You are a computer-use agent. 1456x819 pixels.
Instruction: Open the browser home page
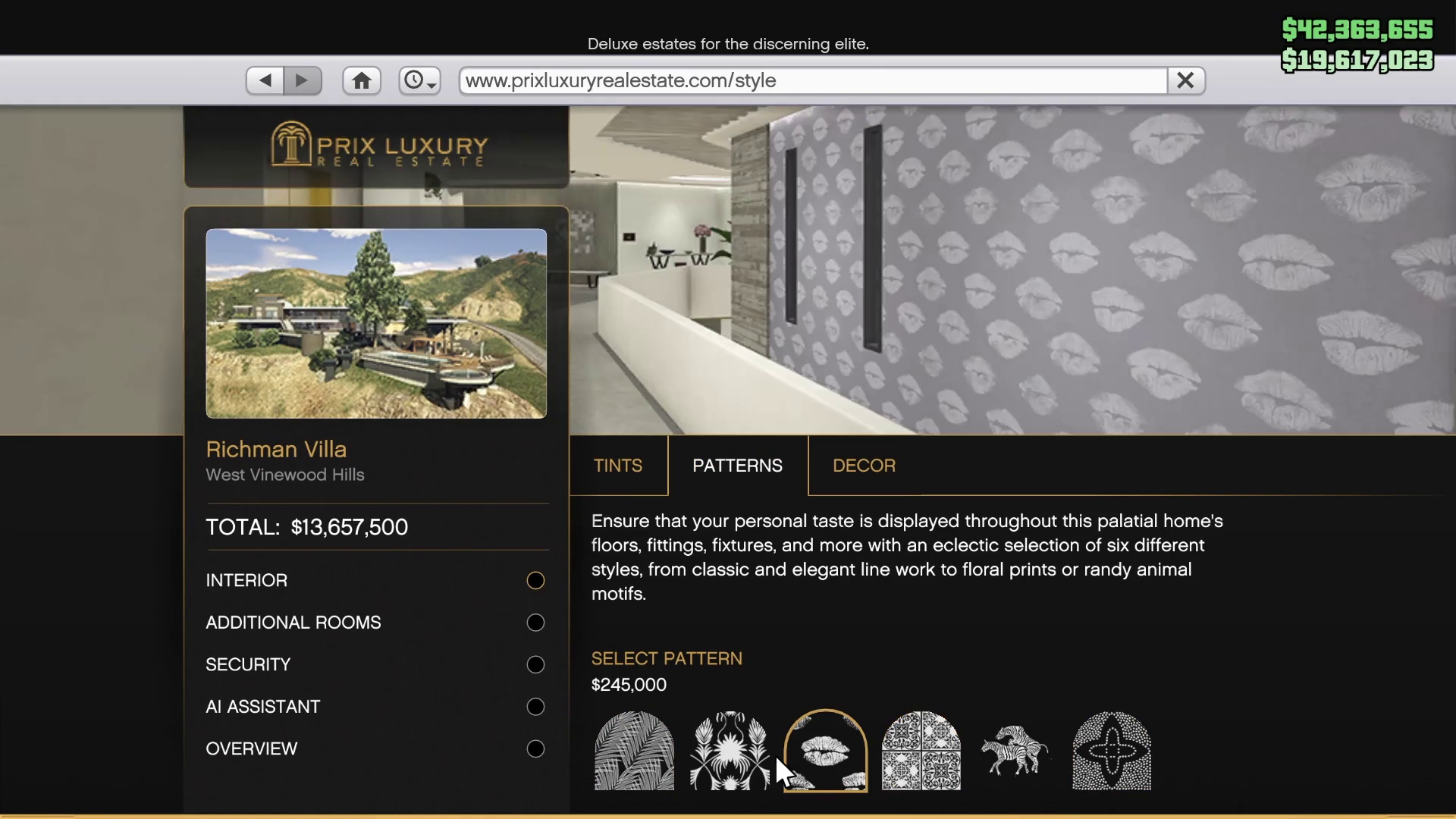(x=362, y=80)
